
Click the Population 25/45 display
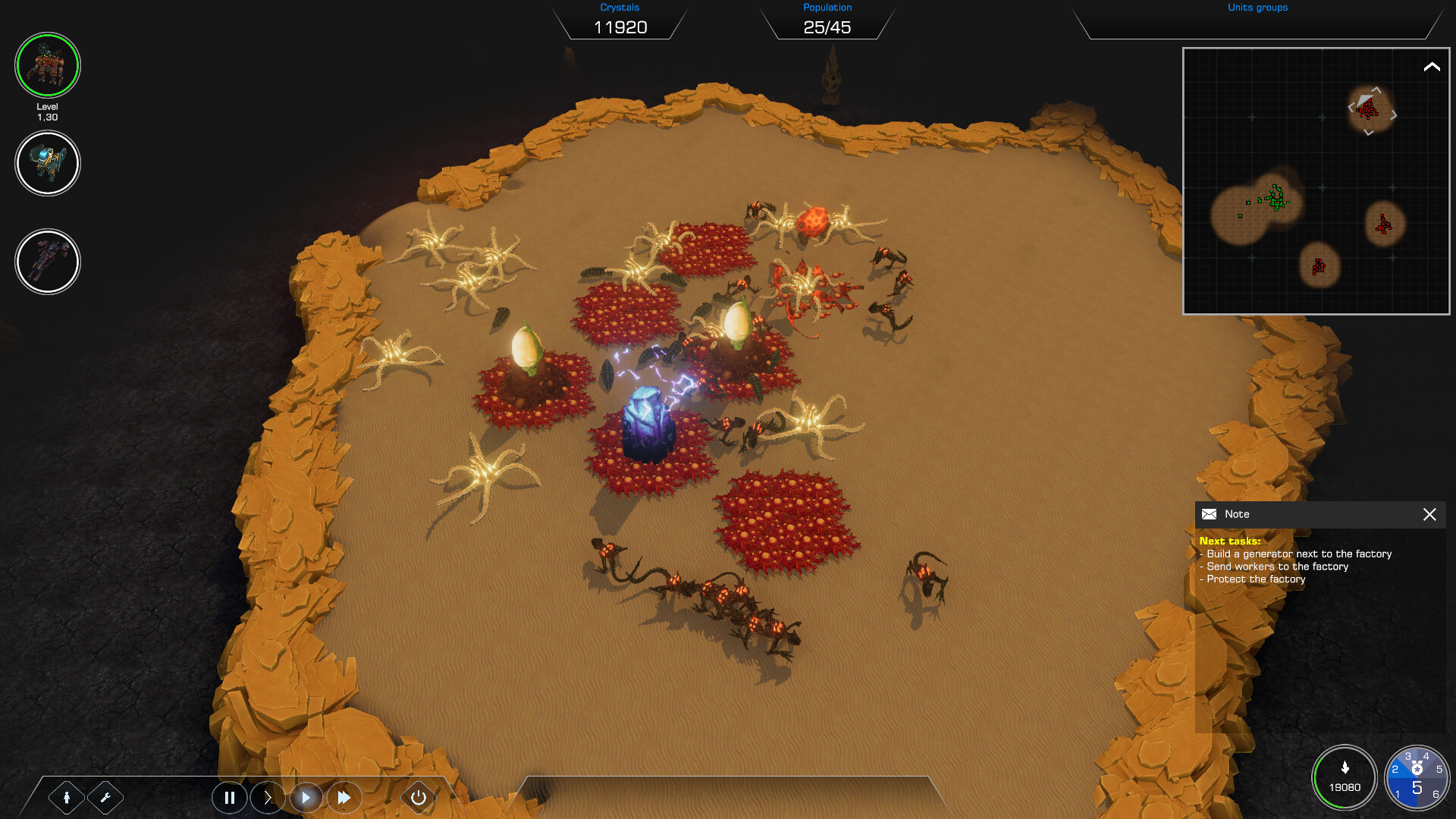pos(827,27)
